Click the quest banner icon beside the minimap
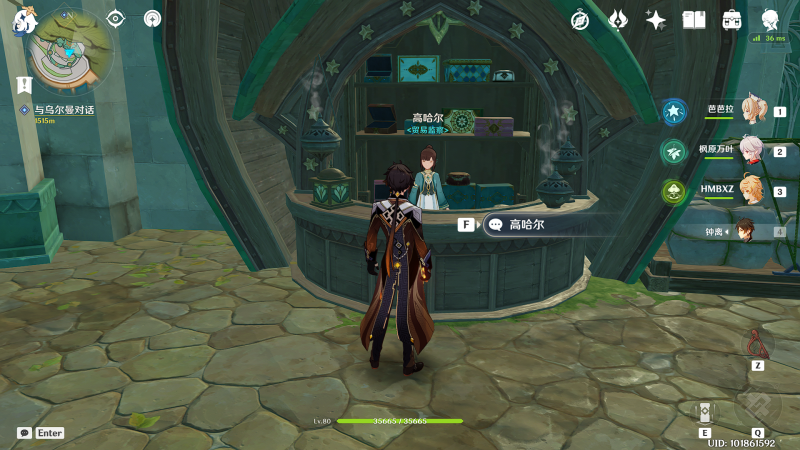800x450 pixels. click(x=25, y=86)
